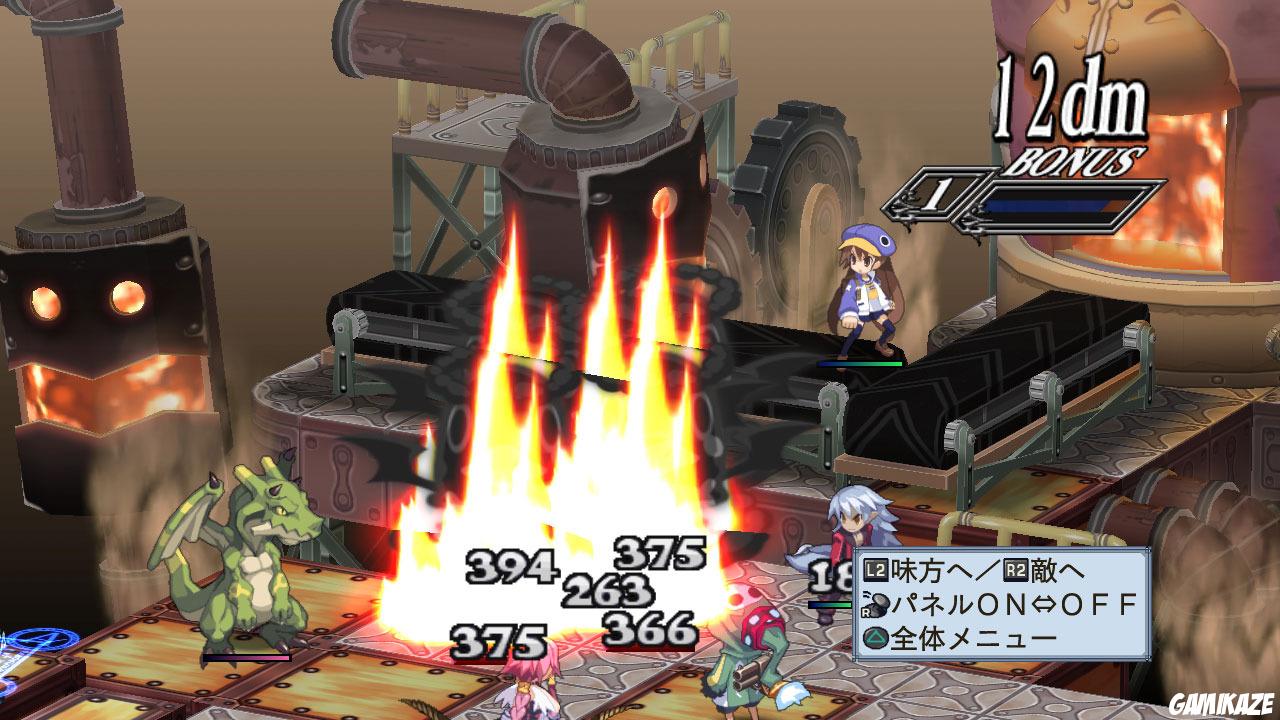Click the analog stick icon next to パネル
This screenshot has width=1280, height=720.
tap(876, 603)
